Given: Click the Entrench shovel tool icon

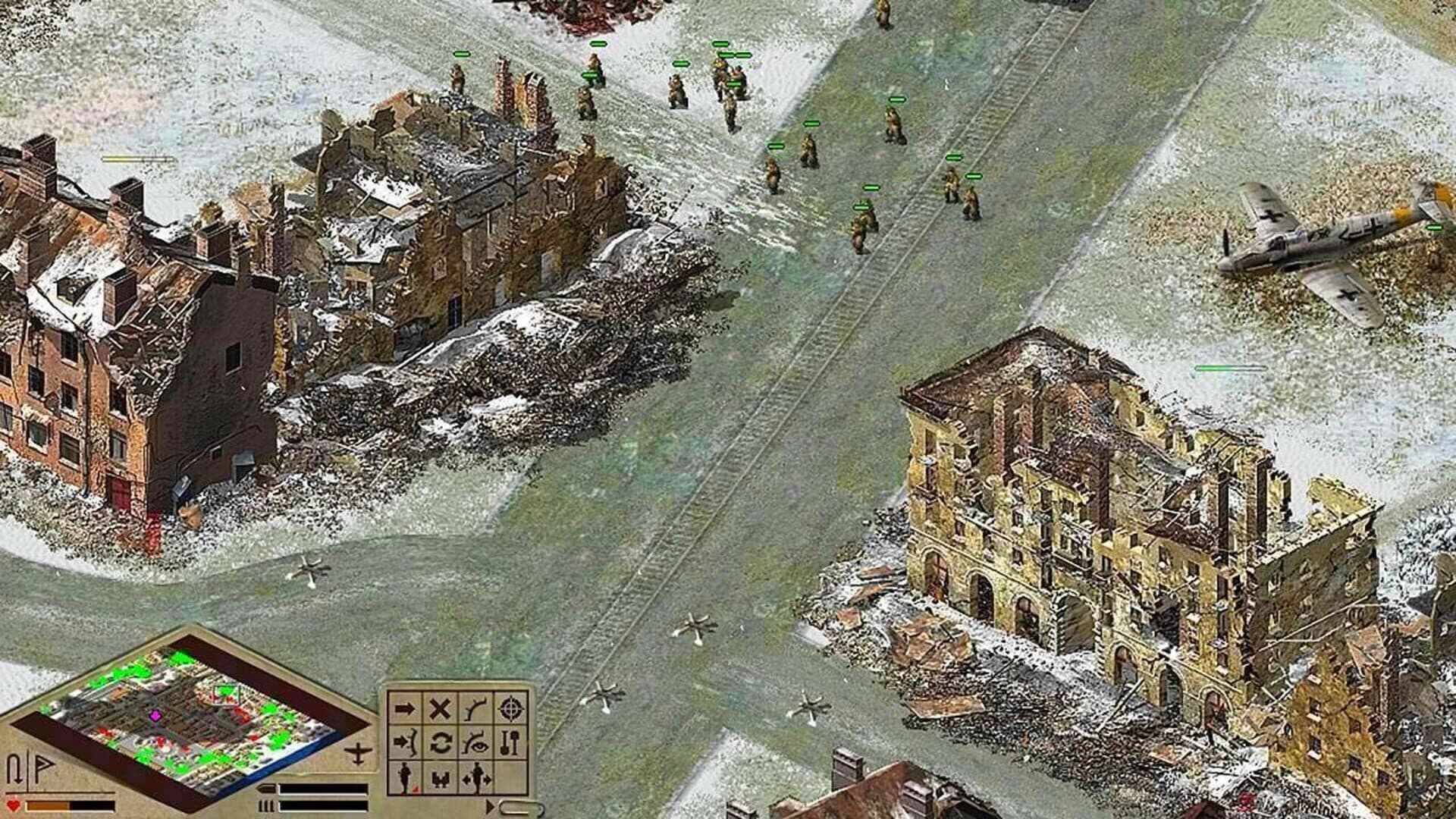Looking at the screenshot, I should click(510, 742).
